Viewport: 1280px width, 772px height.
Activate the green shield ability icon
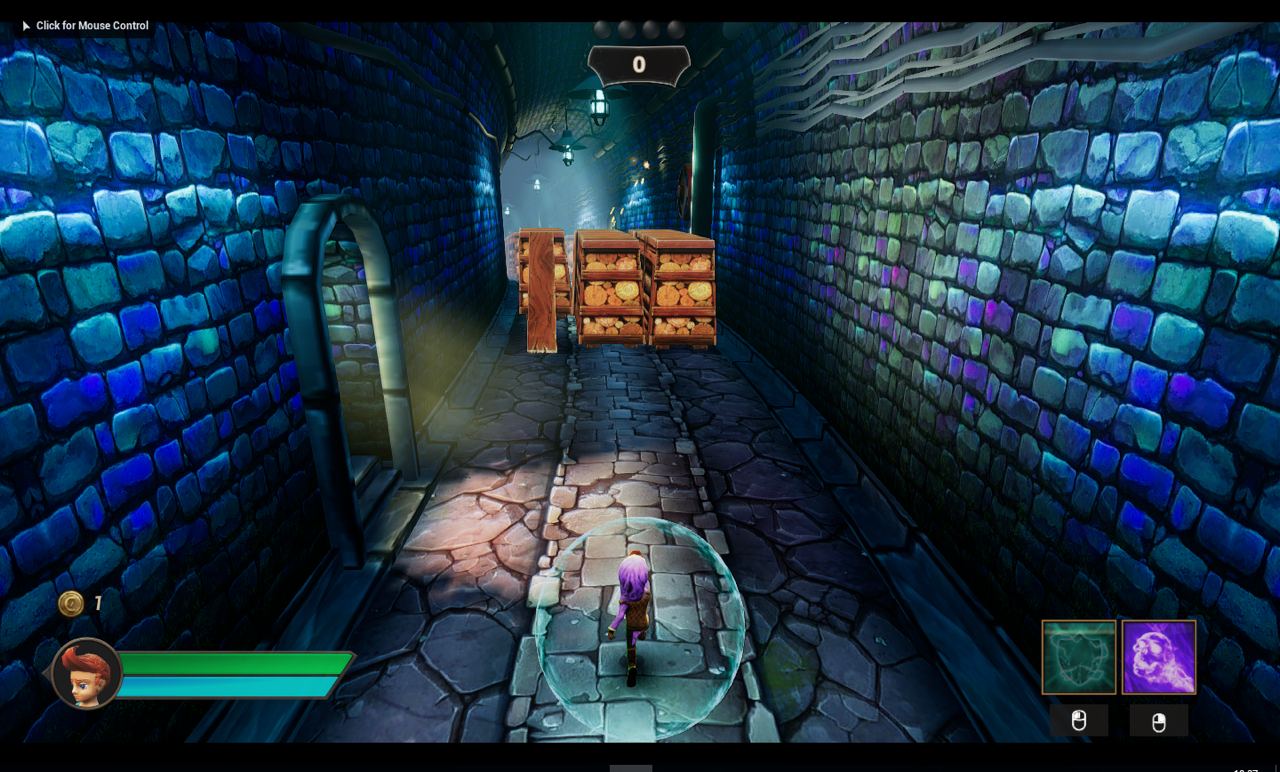(1078, 657)
